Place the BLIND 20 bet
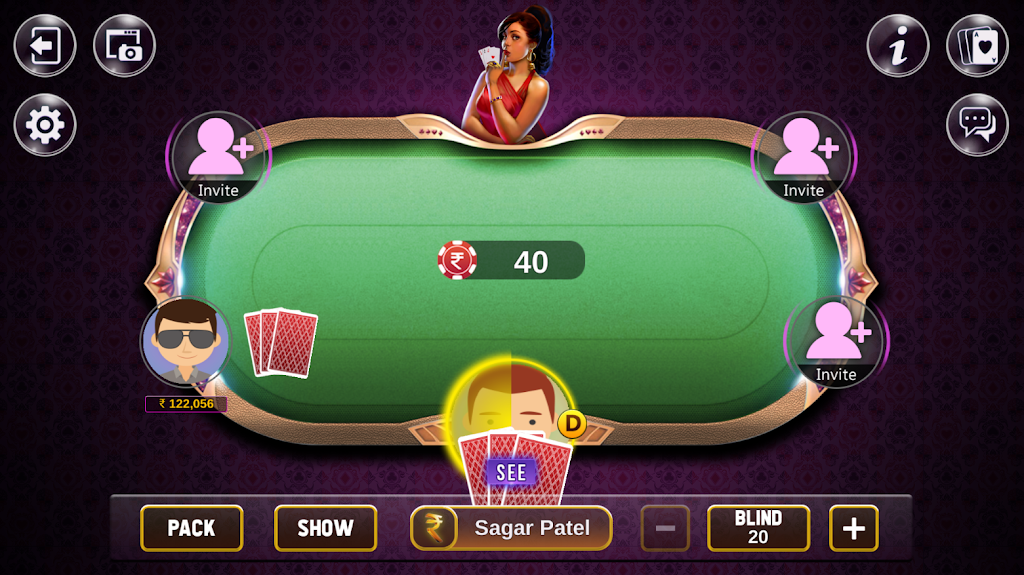This screenshot has width=1024, height=575. (x=758, y=528)
